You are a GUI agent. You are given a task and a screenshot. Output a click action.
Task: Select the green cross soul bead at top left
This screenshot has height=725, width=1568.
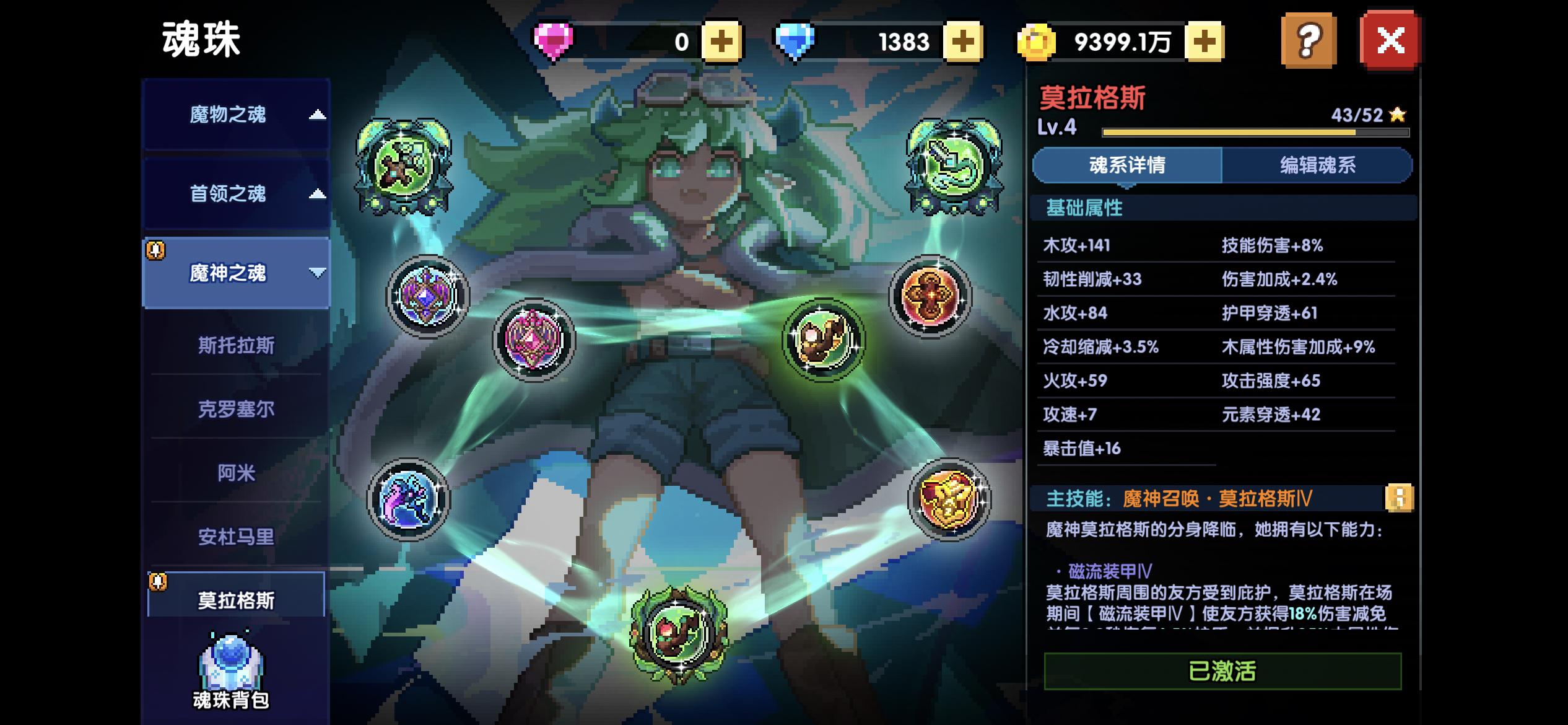(403, 164)
